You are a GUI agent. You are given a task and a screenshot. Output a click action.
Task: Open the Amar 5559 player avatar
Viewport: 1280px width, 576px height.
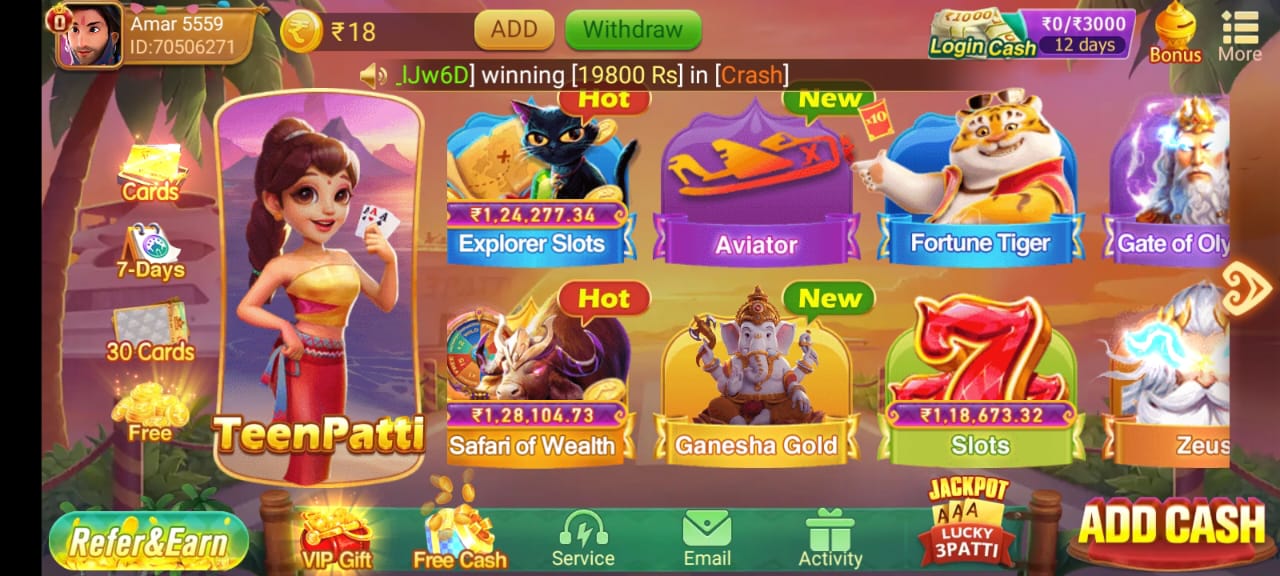tap(89, 35)
